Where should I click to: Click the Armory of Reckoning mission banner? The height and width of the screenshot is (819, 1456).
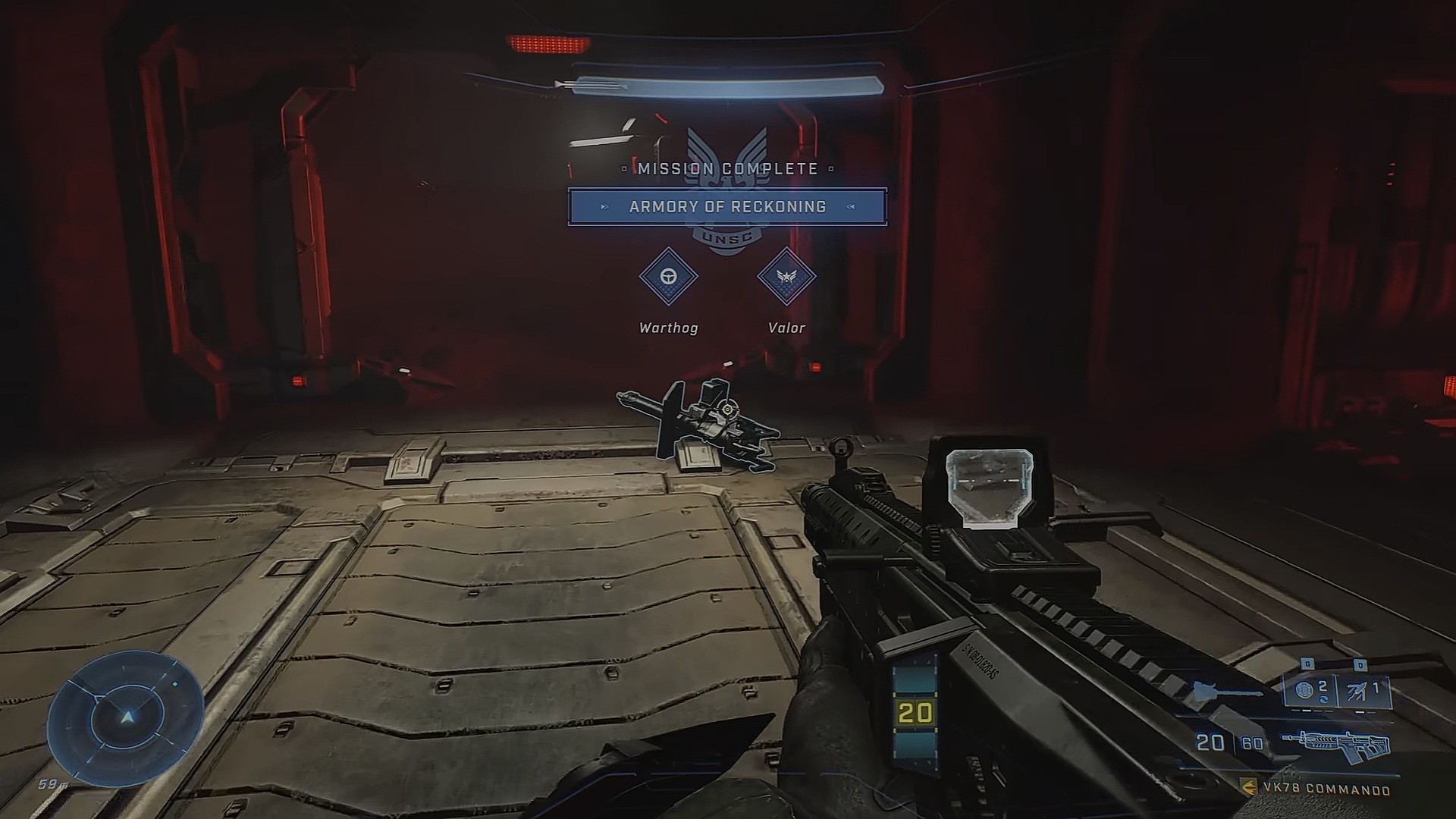tap(727, 207)
